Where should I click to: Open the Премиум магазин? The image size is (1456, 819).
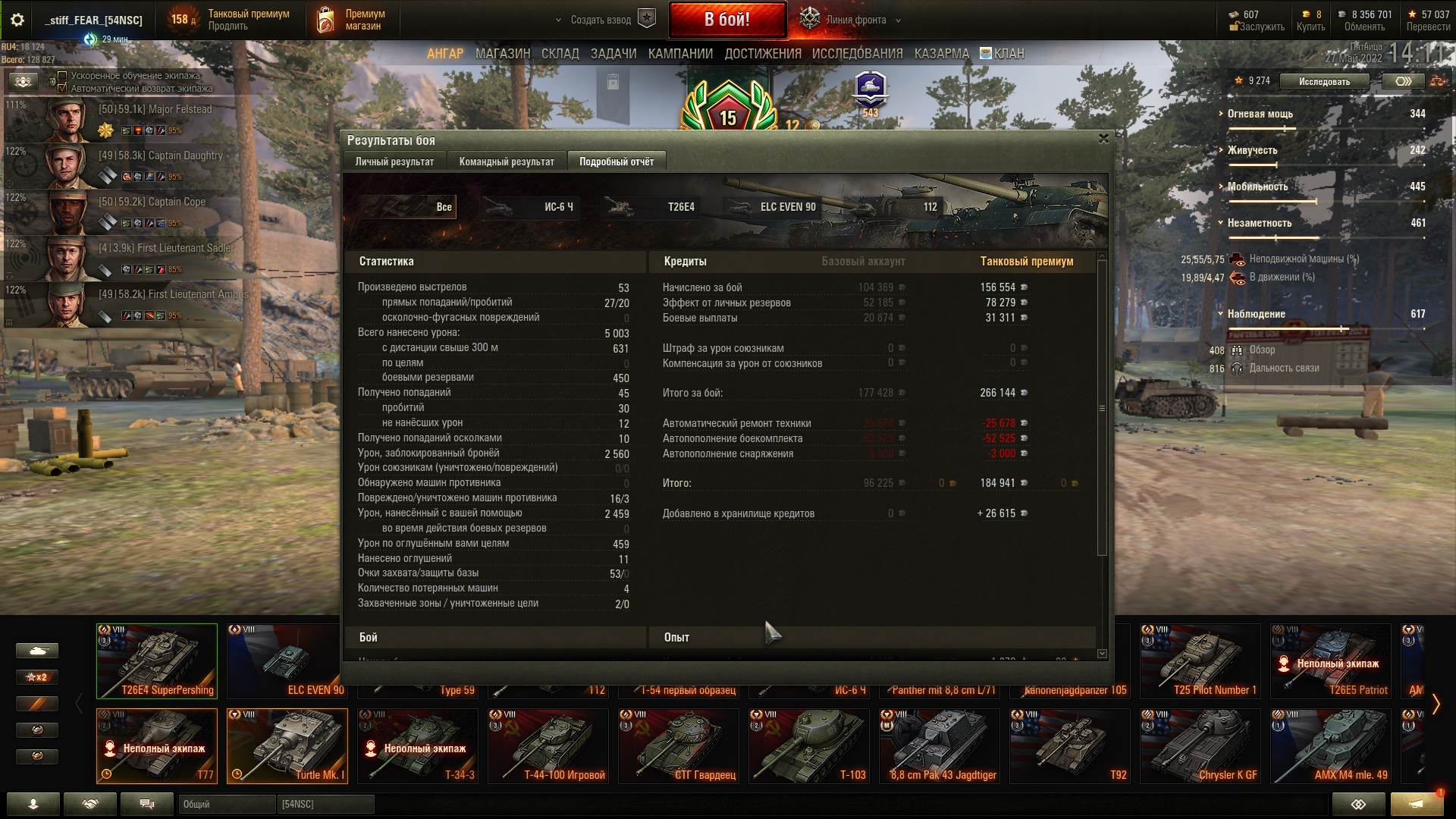[351, 20]
